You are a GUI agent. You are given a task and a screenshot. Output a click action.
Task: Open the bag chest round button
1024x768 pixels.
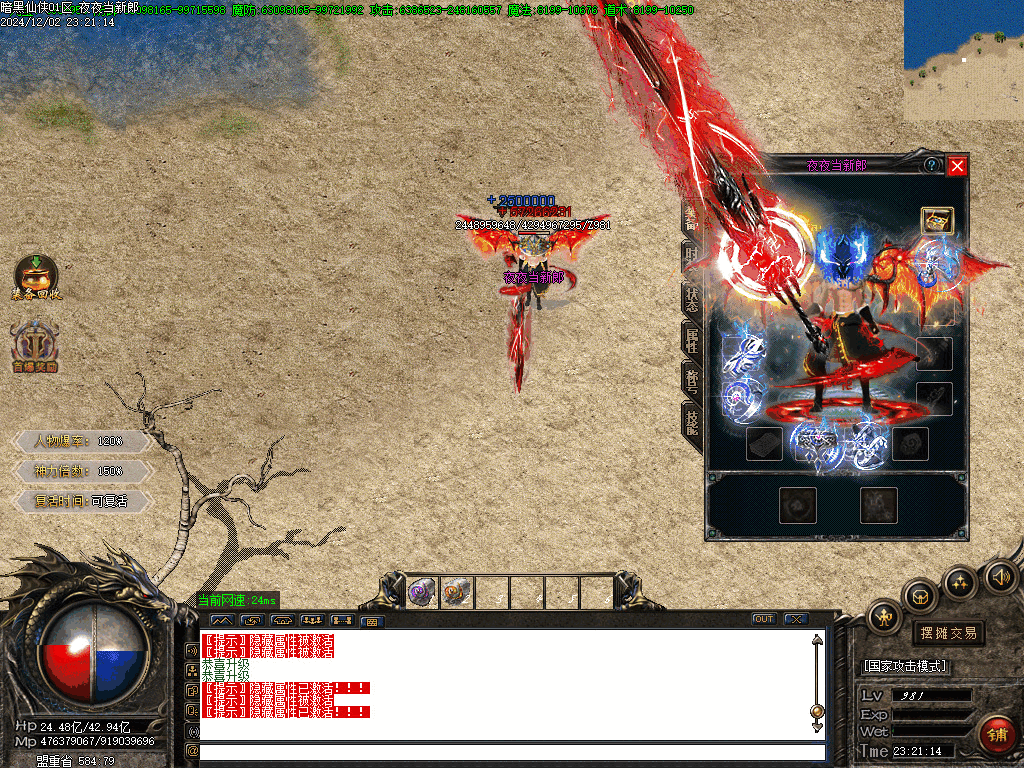[920, 597]
